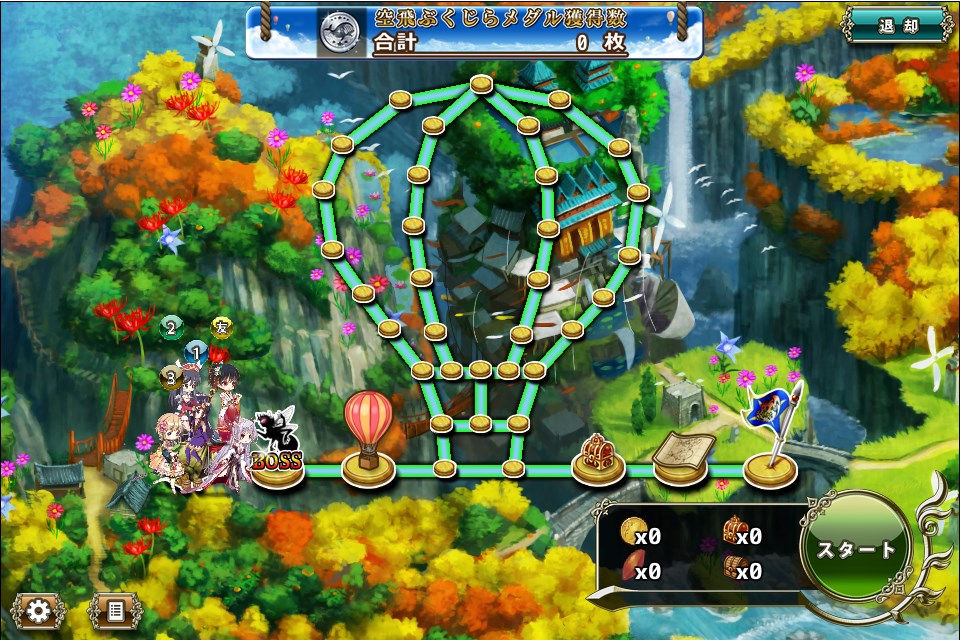960x640 pixels.
Task: Start the stage with the スタート button
Action: (x=857, y=549)
